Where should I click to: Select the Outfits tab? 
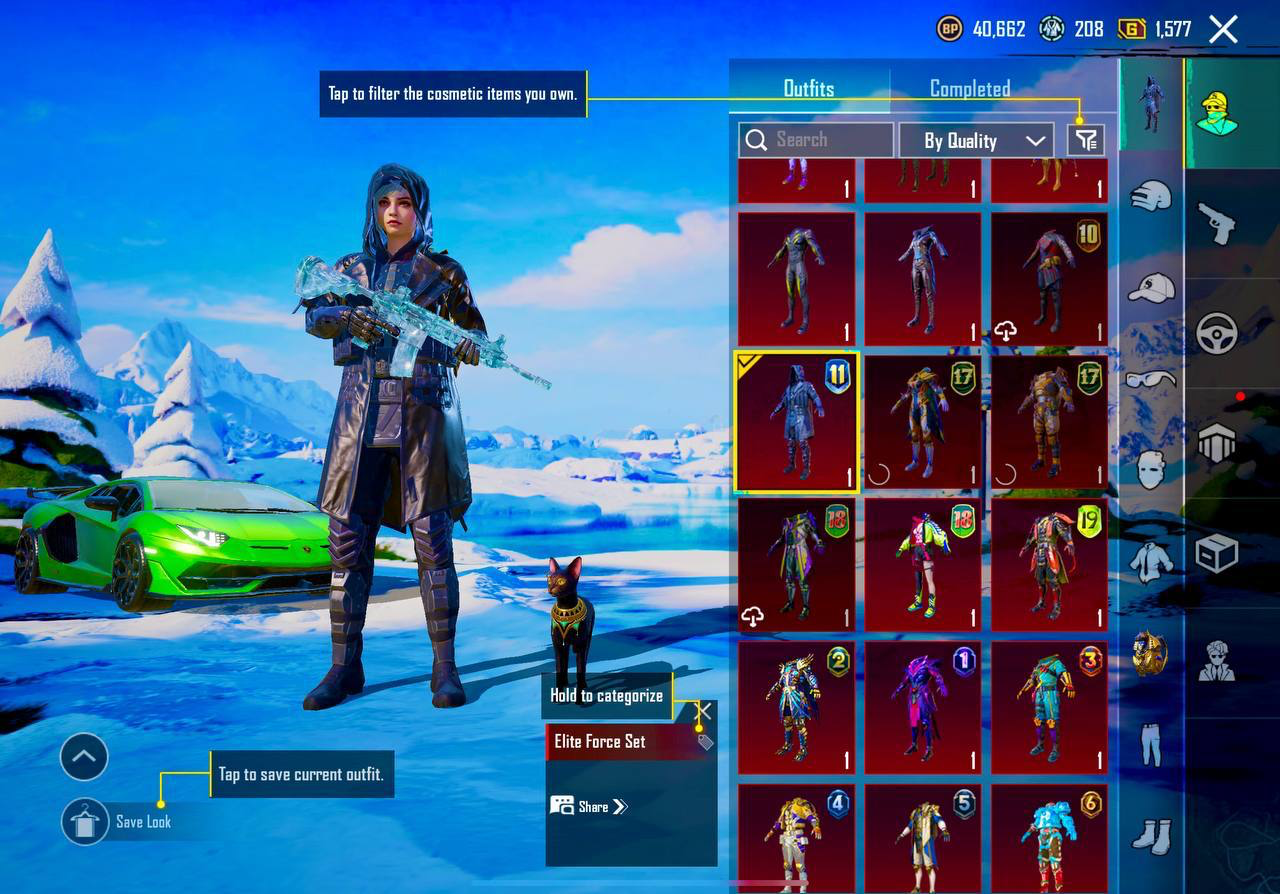point(808,89)
